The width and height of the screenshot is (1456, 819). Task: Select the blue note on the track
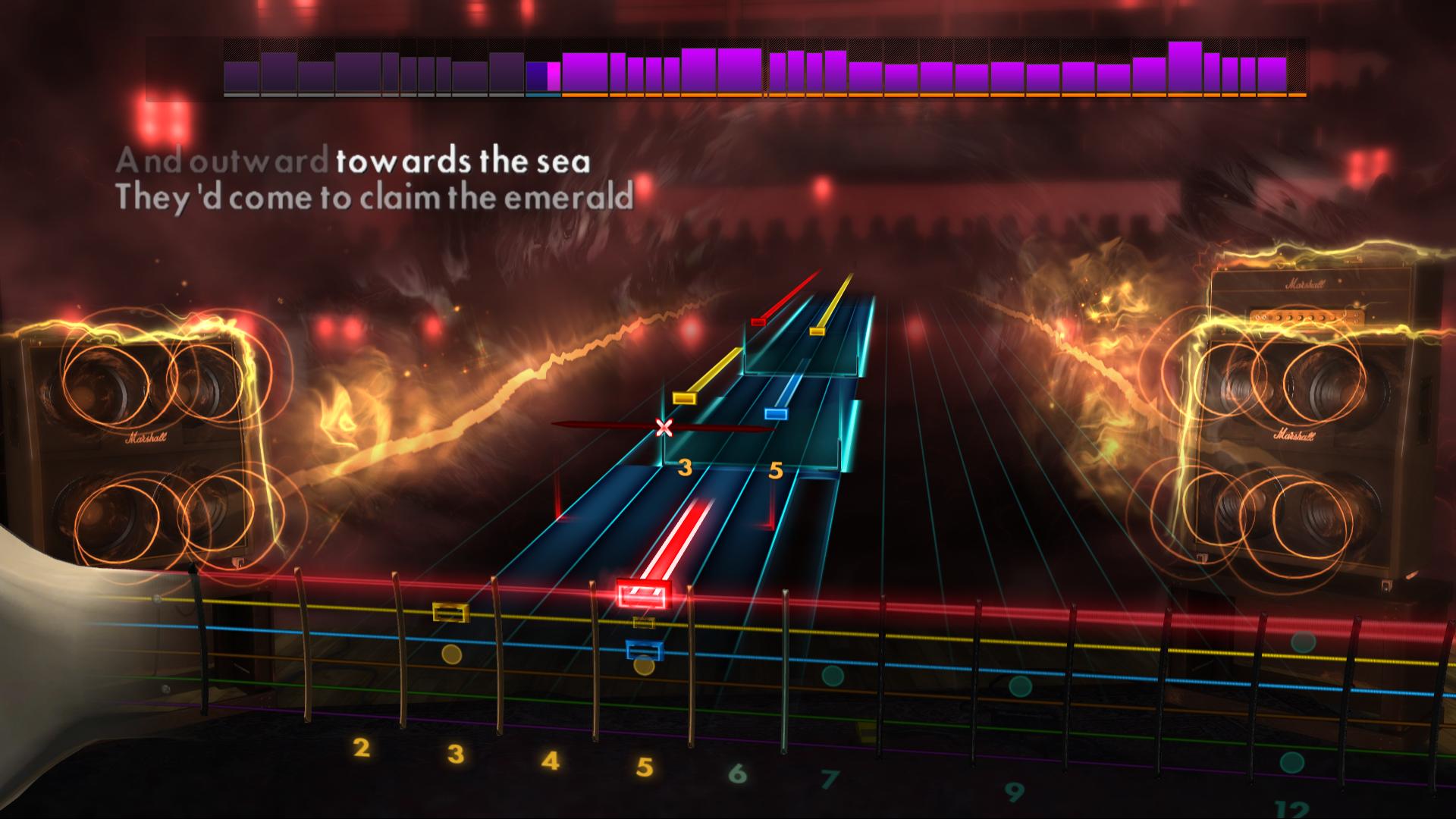[x=776, y=414]
